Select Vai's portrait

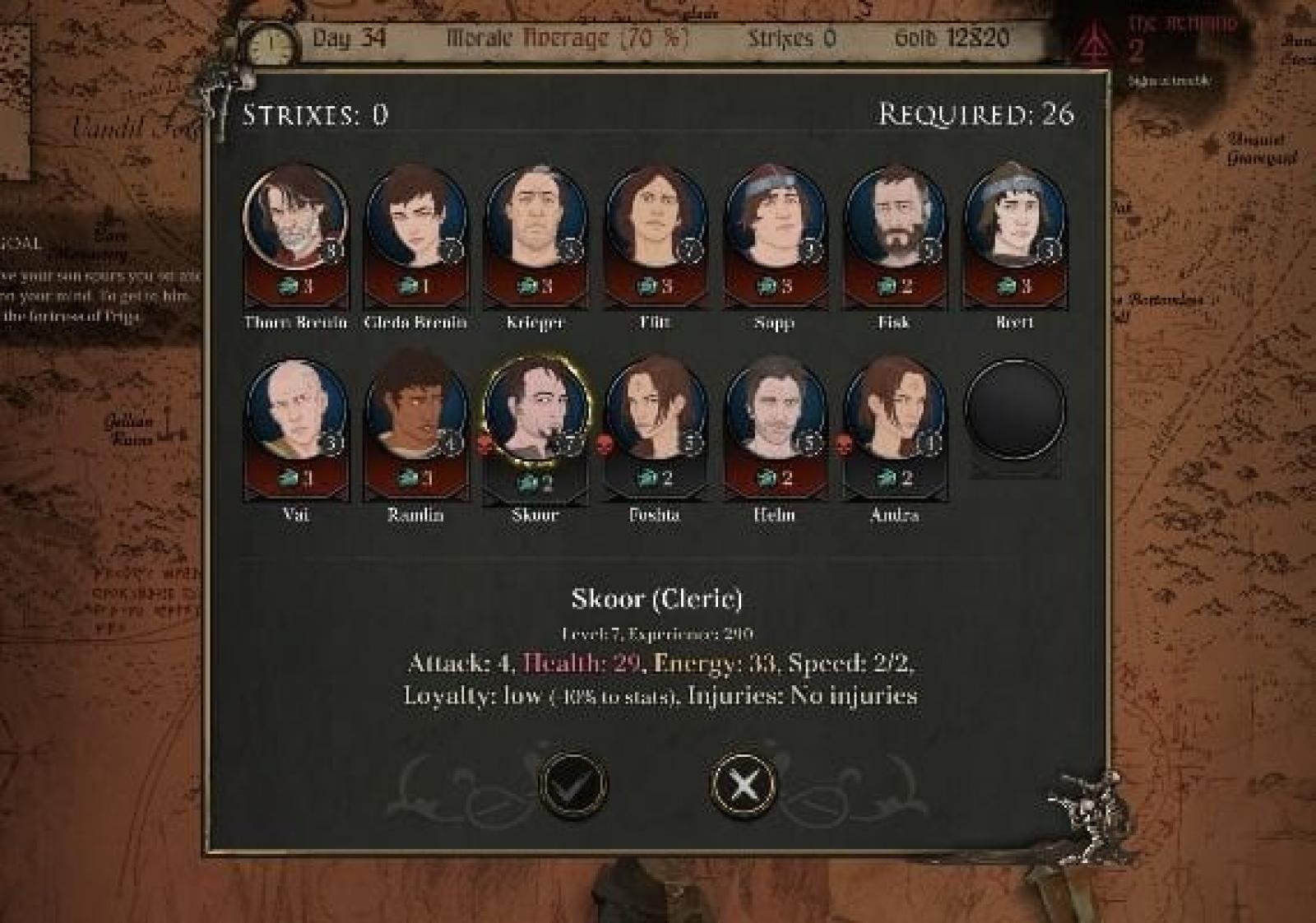[x=295, y=410]
